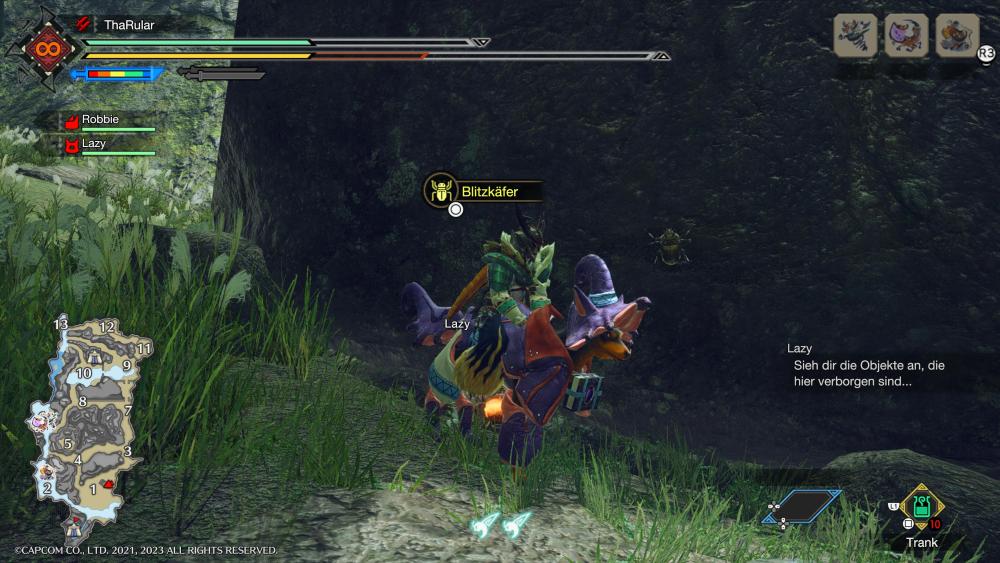
Task: Click the red player arrow on minimap
Action: 108,483
